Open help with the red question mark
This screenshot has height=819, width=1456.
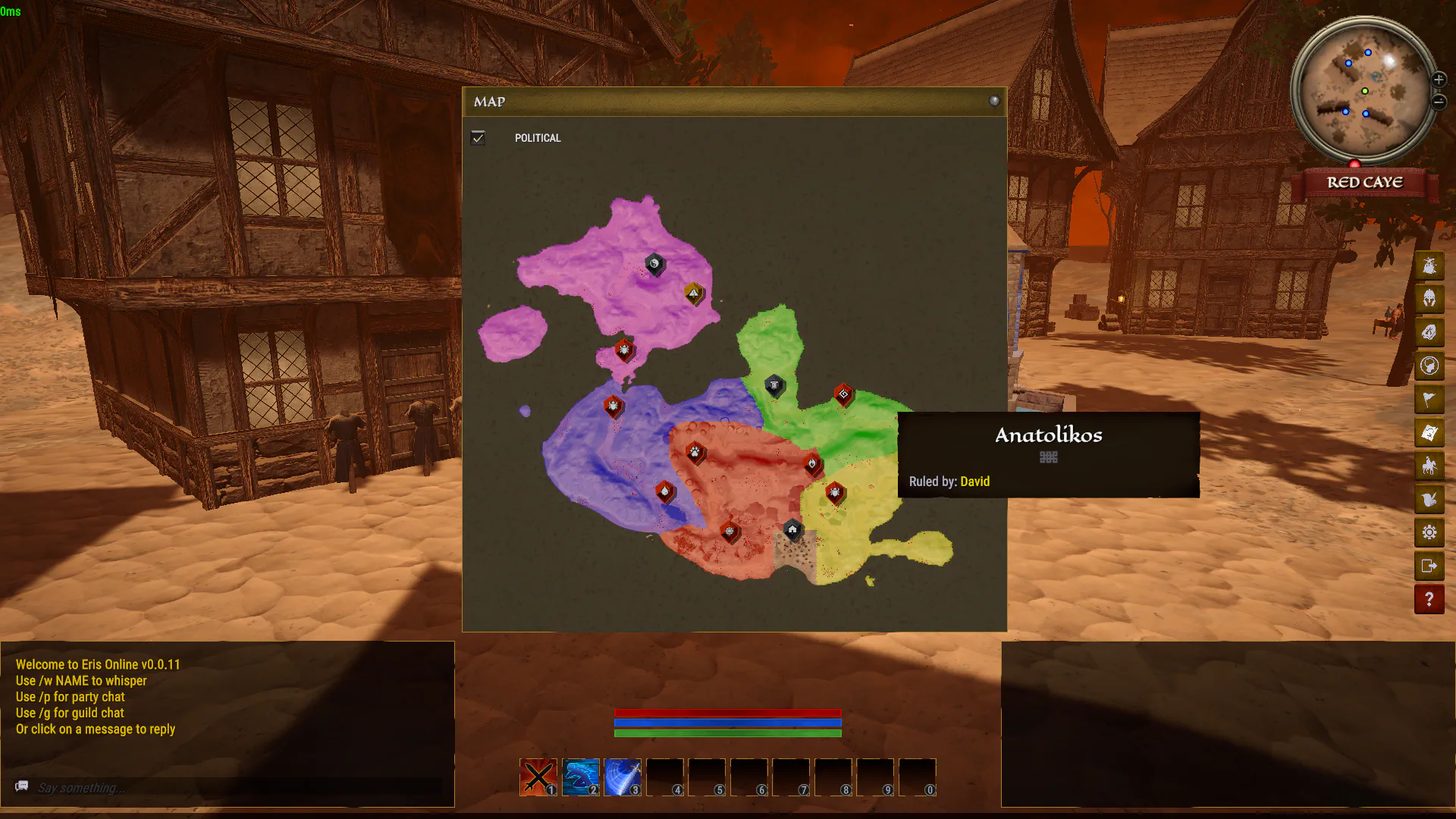point(1429,599)
